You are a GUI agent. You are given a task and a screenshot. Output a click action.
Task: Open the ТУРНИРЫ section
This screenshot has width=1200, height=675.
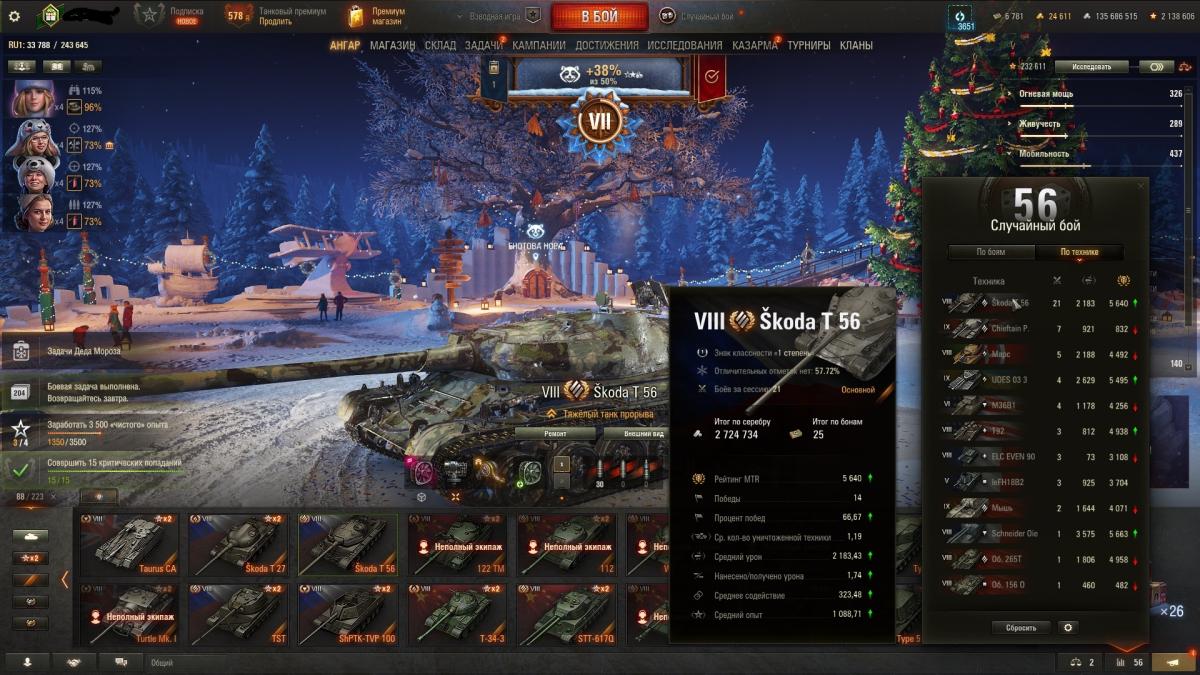(808, 45)
